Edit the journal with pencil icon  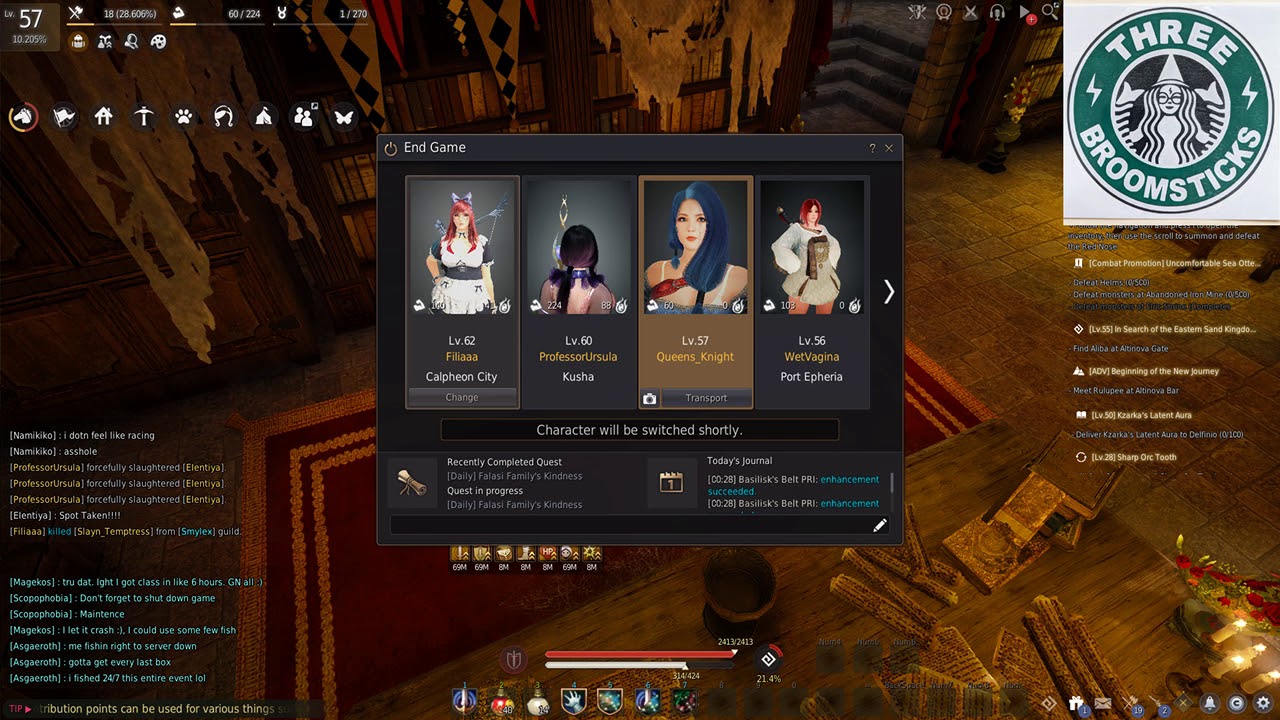click(880, 525)
